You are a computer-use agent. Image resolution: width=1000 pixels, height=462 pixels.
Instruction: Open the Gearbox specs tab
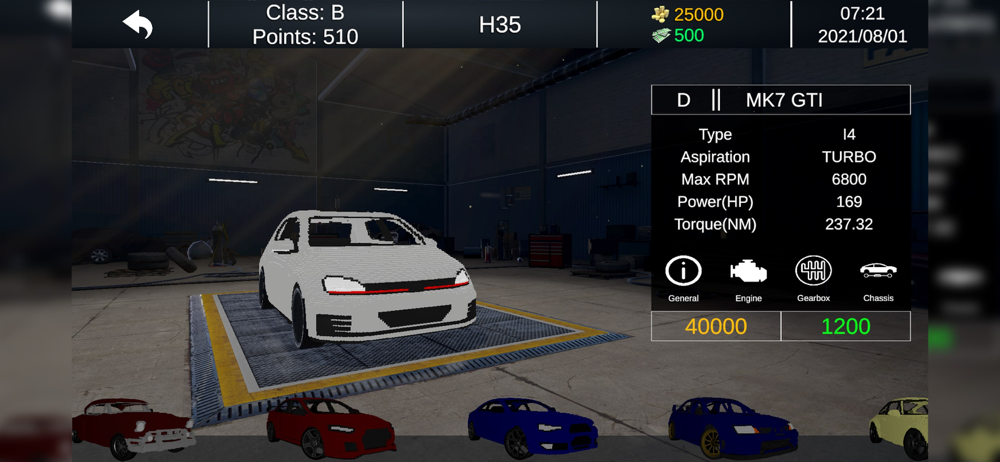point(813,278)
